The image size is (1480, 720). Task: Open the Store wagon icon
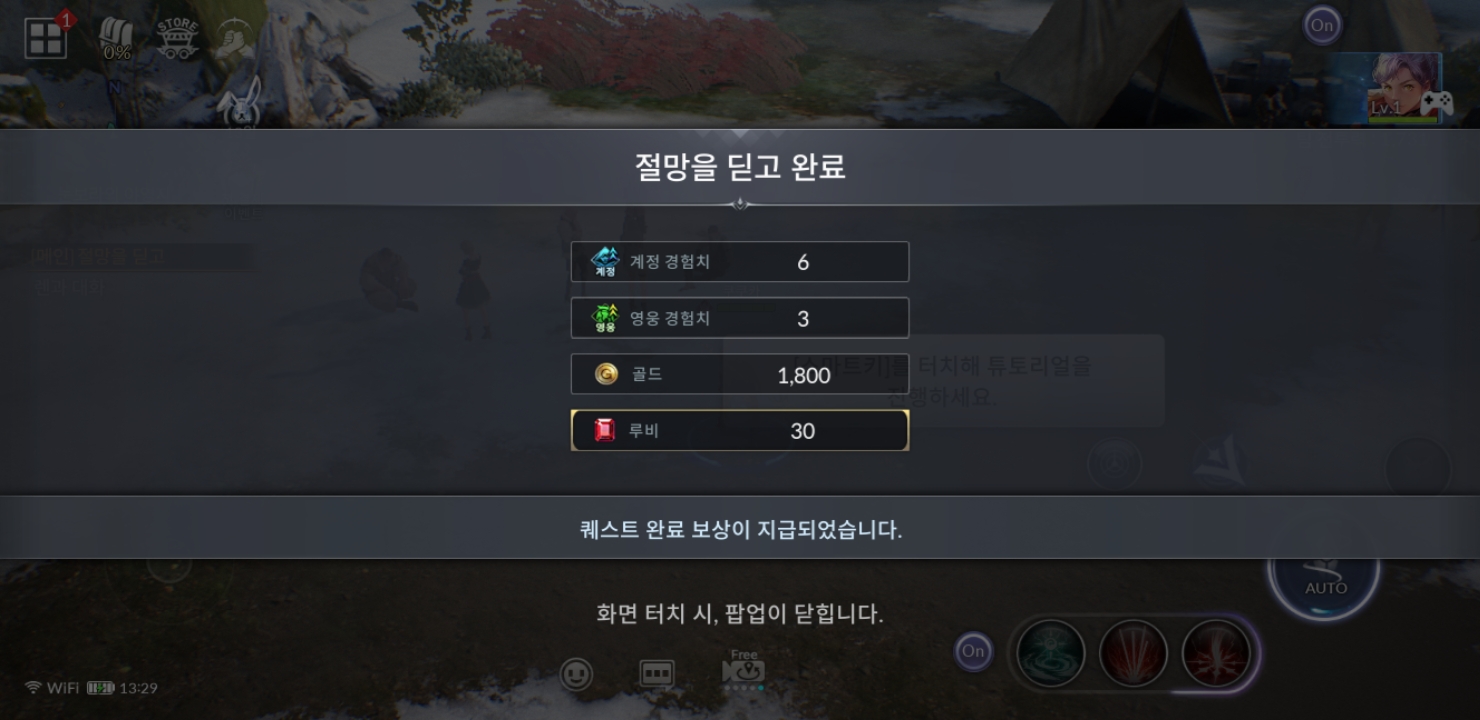point(177,33)
